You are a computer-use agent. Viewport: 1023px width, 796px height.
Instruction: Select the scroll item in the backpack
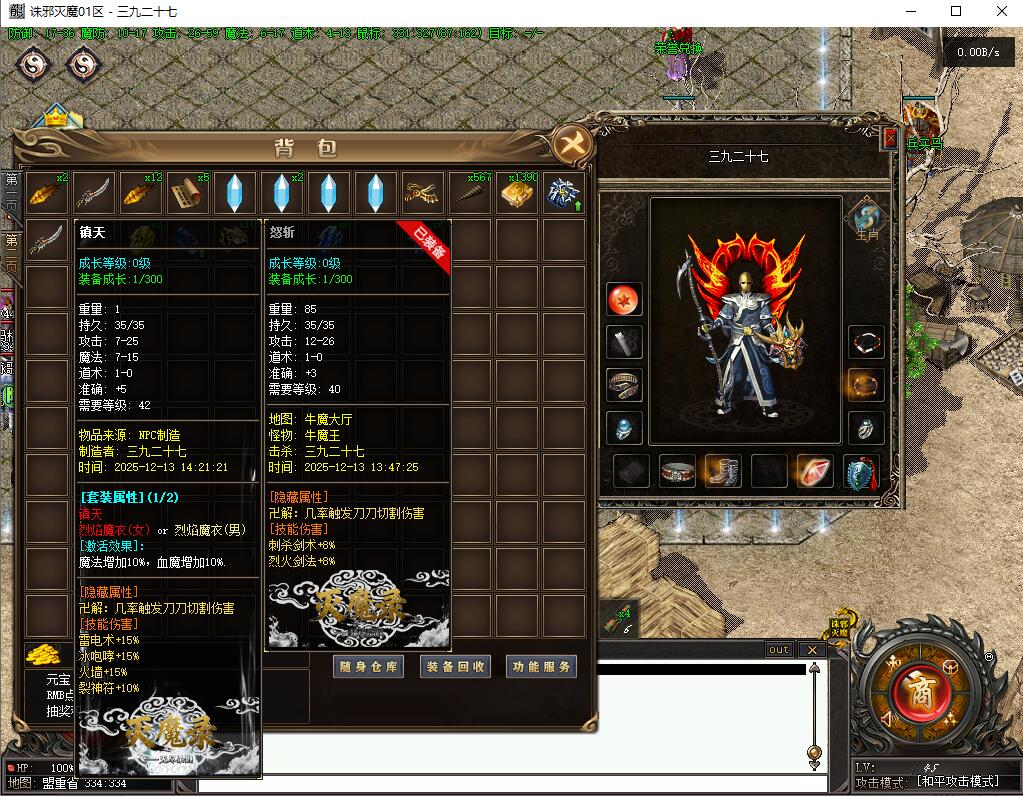click(x=187, y=193)
